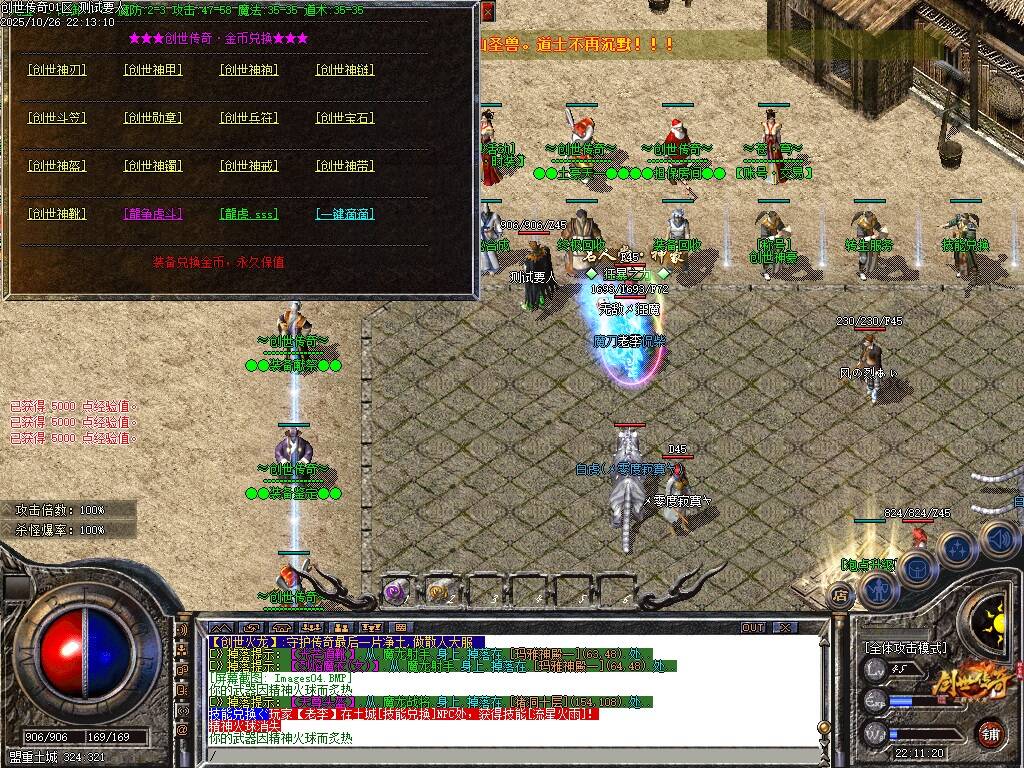Select the 创世神刃 exchange link
Screen dimensions: 1024x768
click(57, 70)
